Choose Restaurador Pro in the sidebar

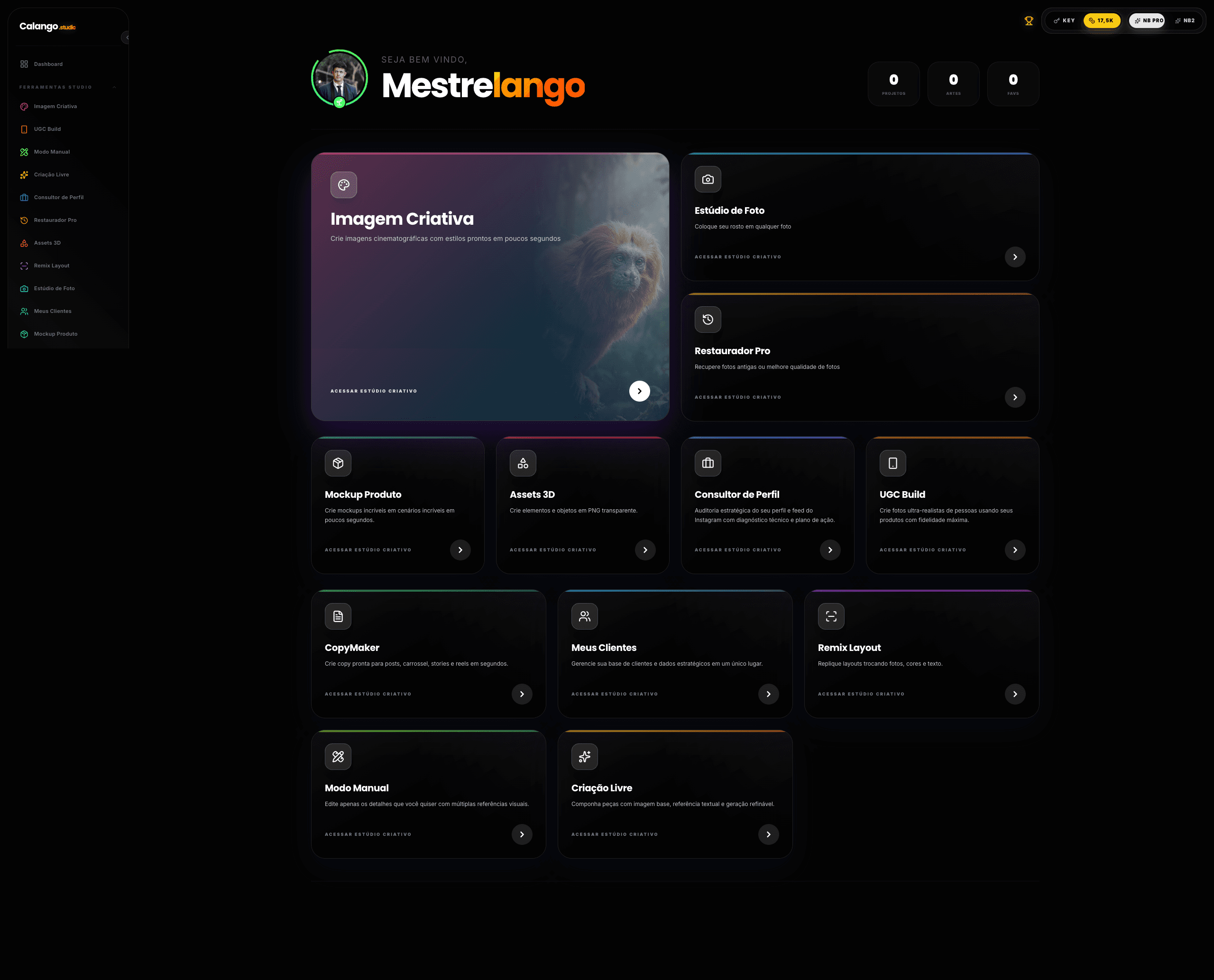tap(55, 220)
